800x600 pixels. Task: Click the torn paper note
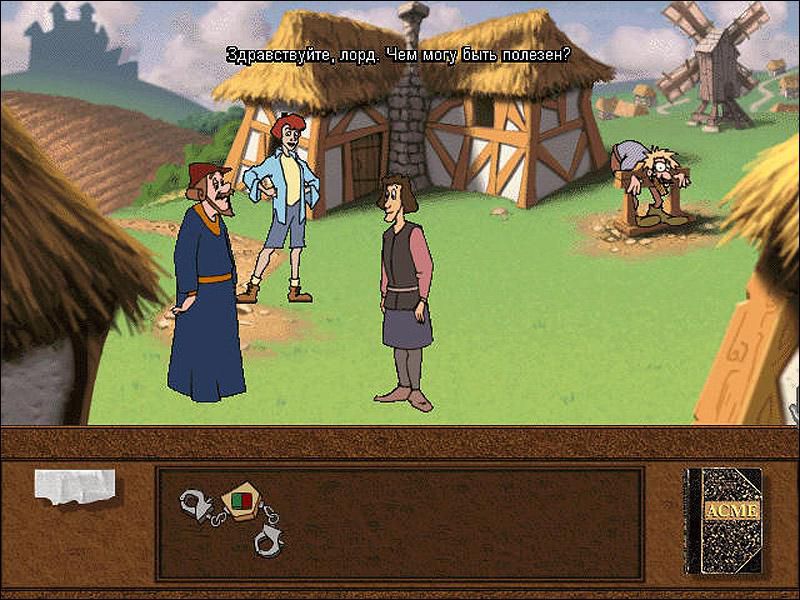point(75,485)
